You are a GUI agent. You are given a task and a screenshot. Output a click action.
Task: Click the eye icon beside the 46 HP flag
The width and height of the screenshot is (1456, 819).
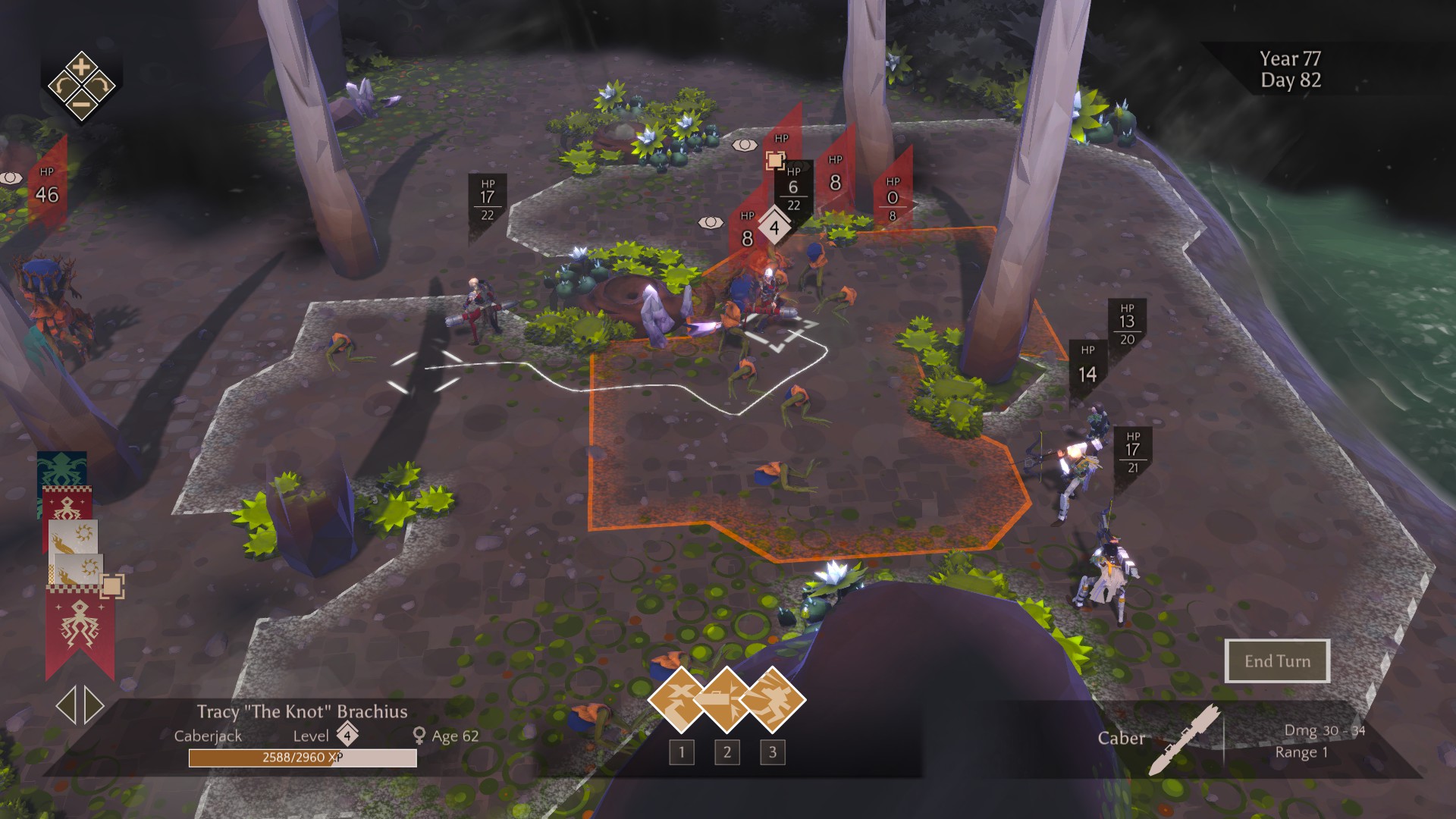point(11,178)
